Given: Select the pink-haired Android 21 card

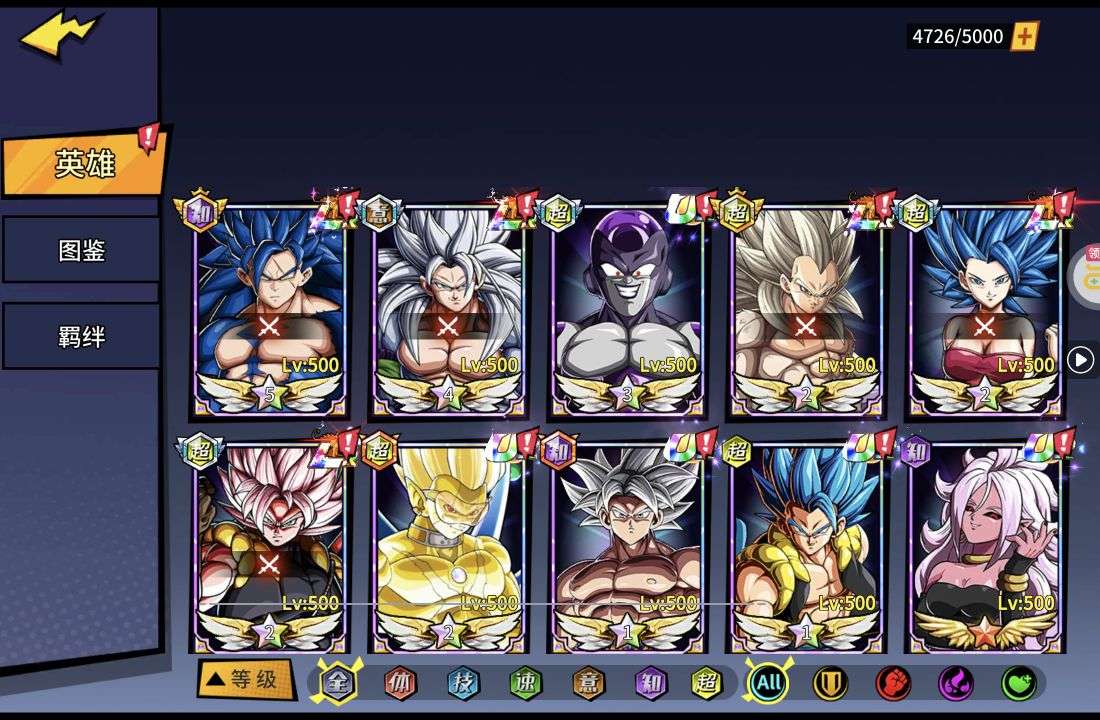Looking at the screenshot, I should click(x=985, y=547).
